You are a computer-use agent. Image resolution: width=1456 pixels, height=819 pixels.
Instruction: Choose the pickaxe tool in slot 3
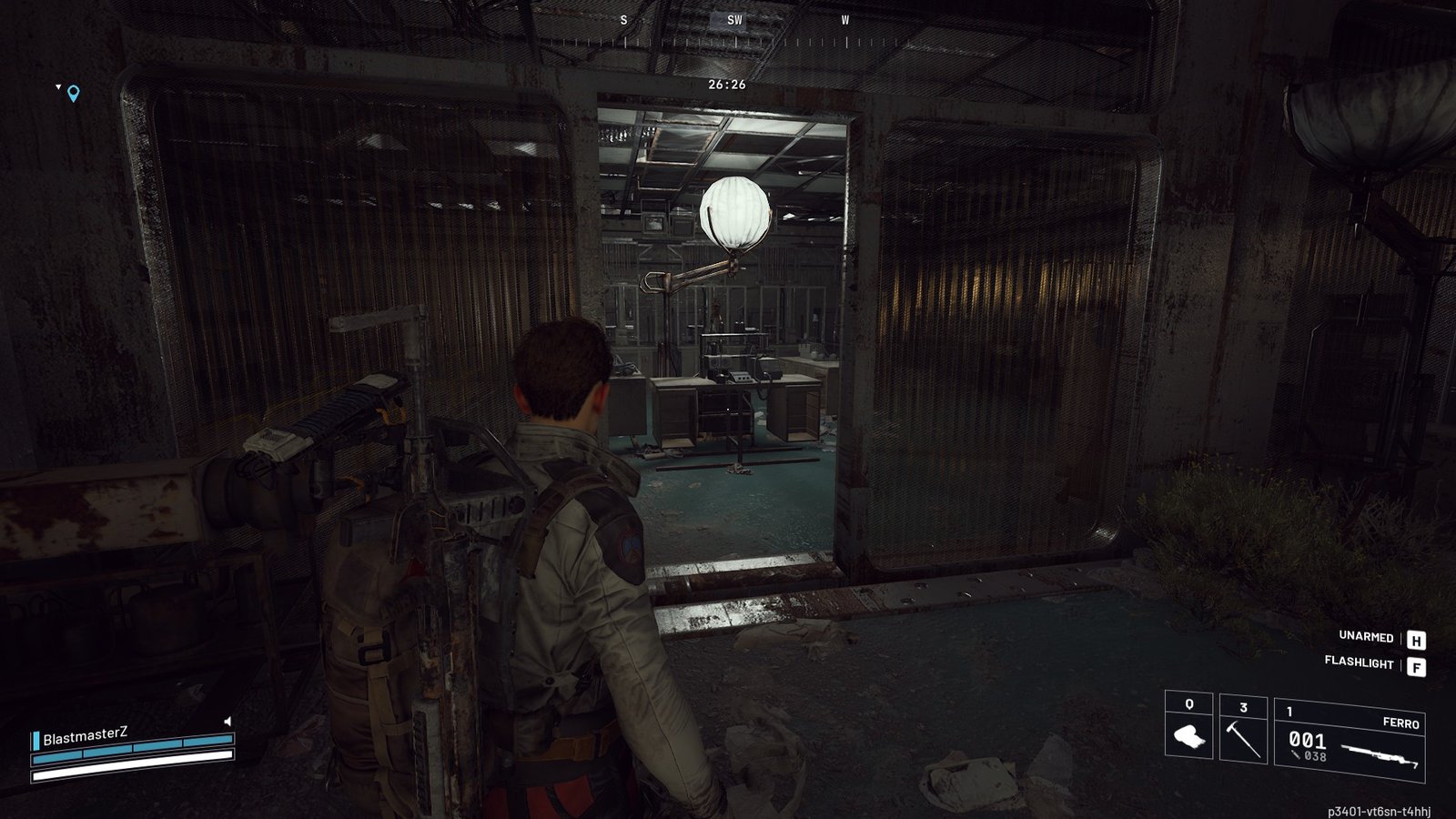click(1242, 729)
